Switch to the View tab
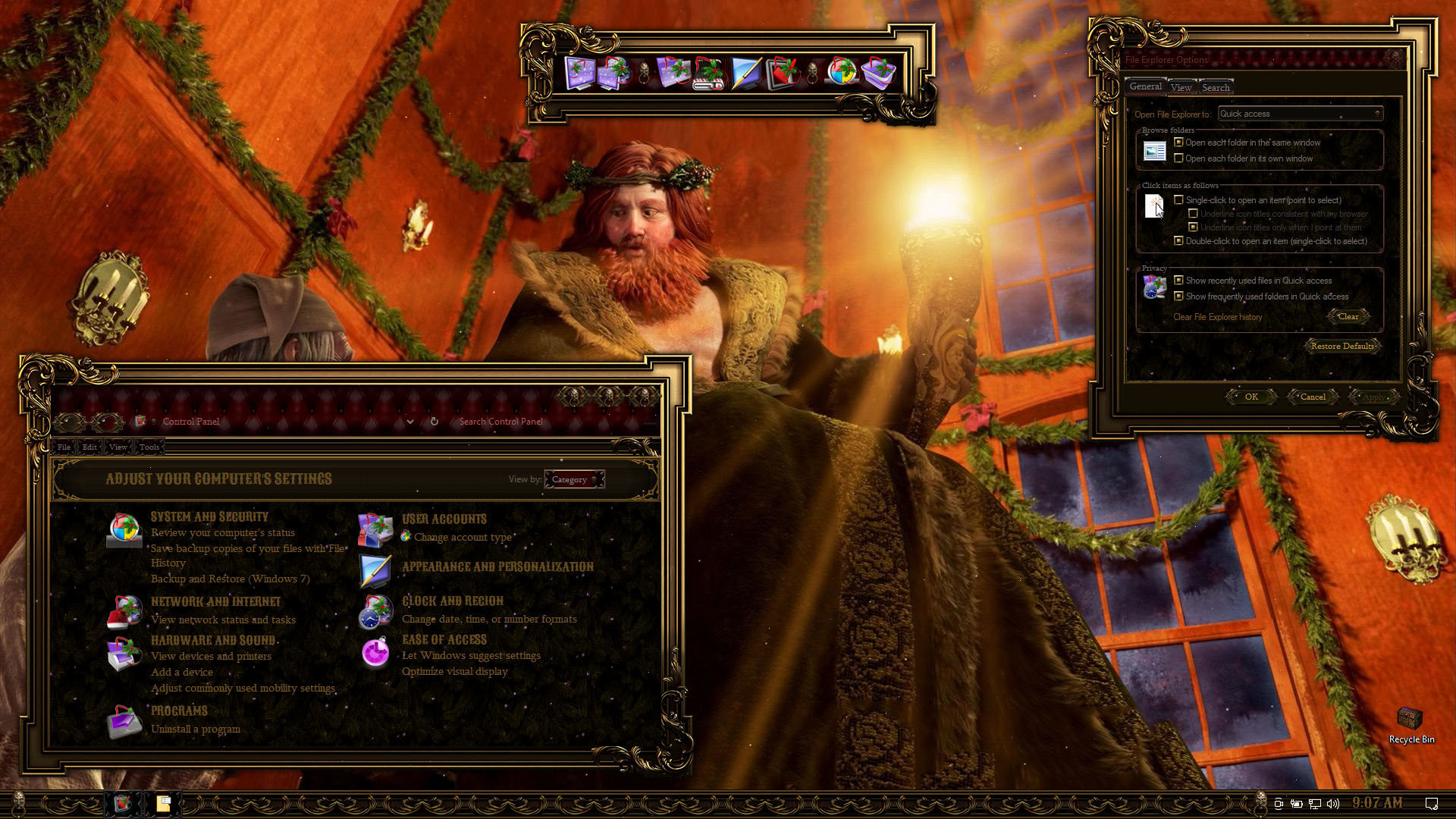The height and width of the screenshot is (819, 1456). (x=1181, y=88)
